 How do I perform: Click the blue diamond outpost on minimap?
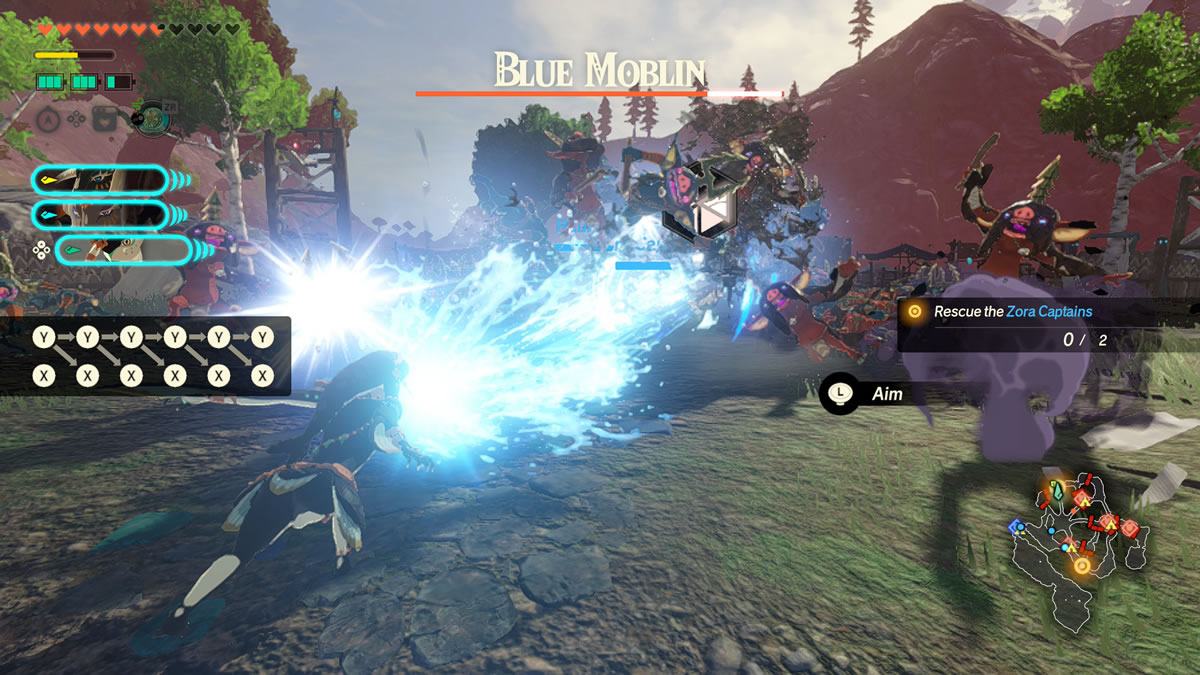pyautogui.click(x=1017, y=526)
